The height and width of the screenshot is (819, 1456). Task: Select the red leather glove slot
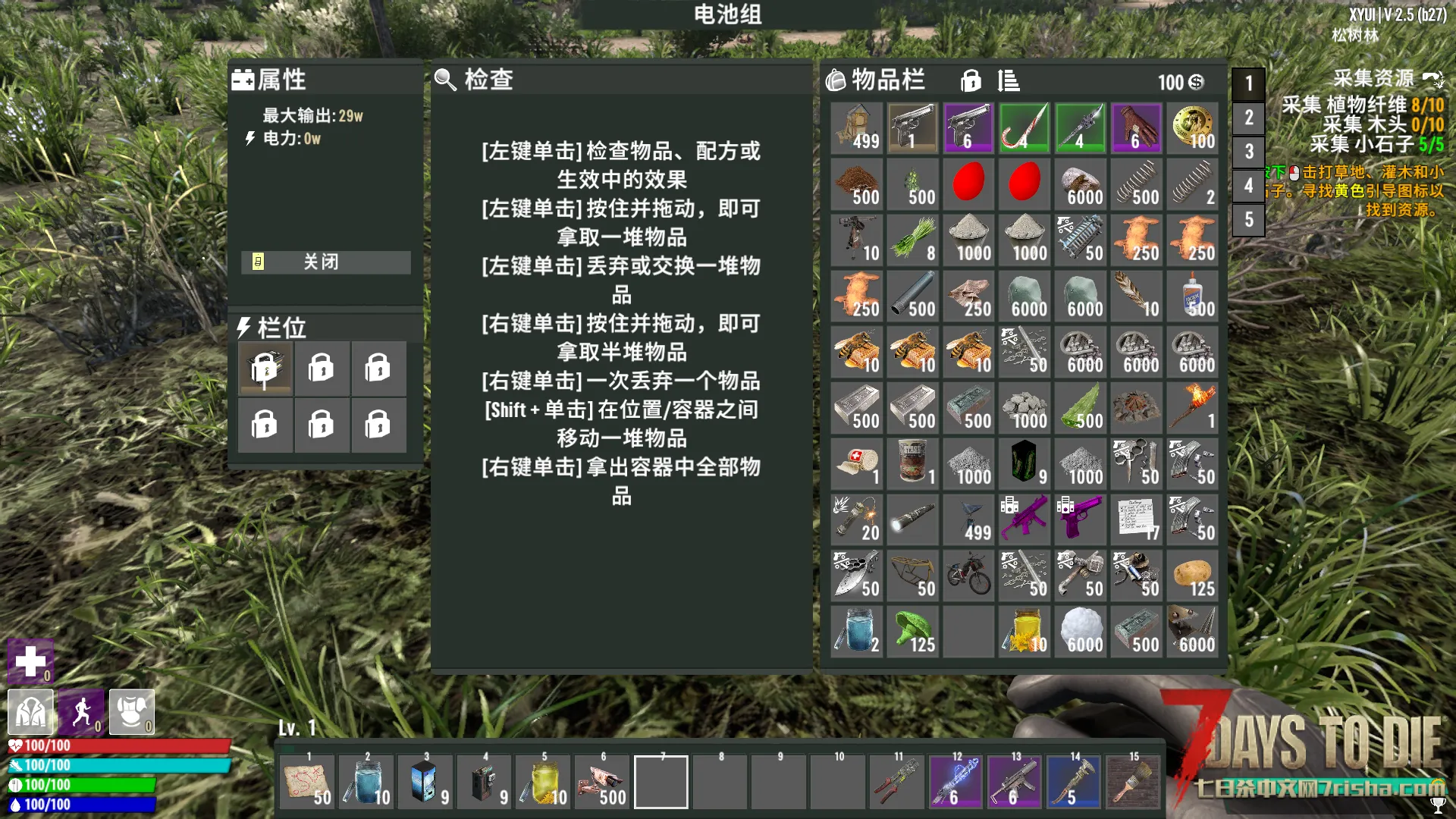click(x=1136, y=128)
